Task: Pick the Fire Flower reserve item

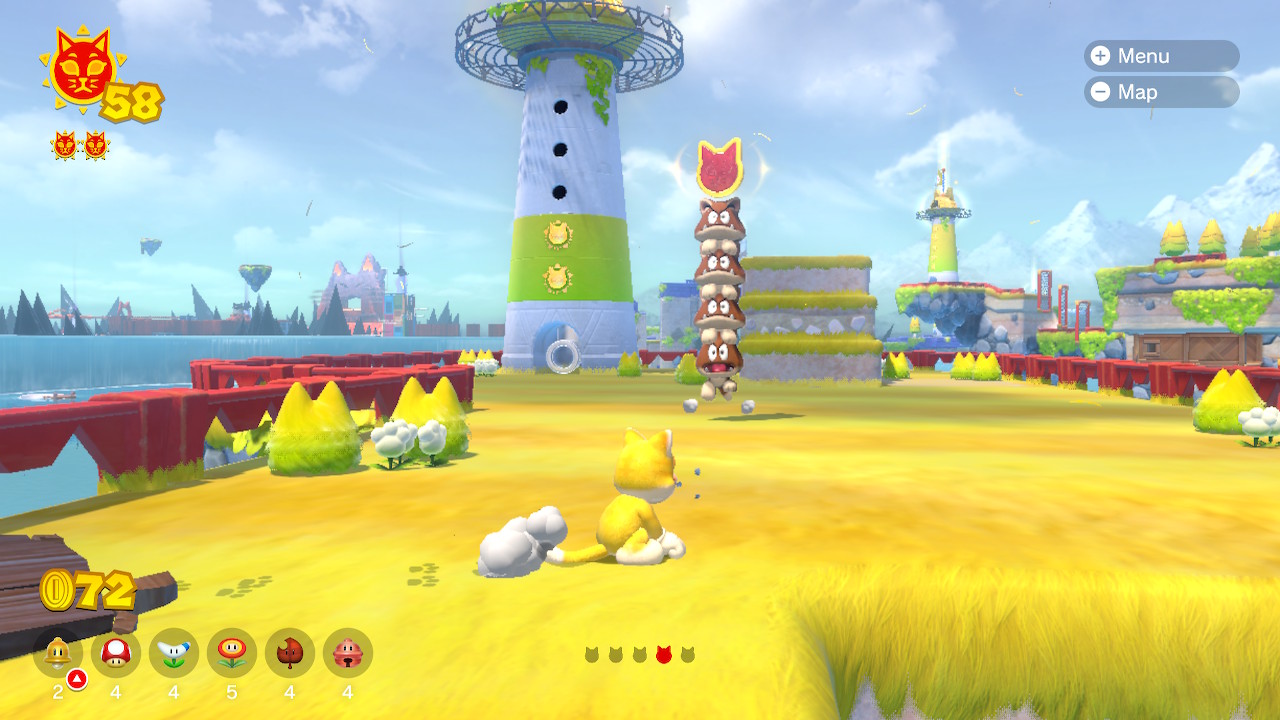Action: tap(232, 653)
